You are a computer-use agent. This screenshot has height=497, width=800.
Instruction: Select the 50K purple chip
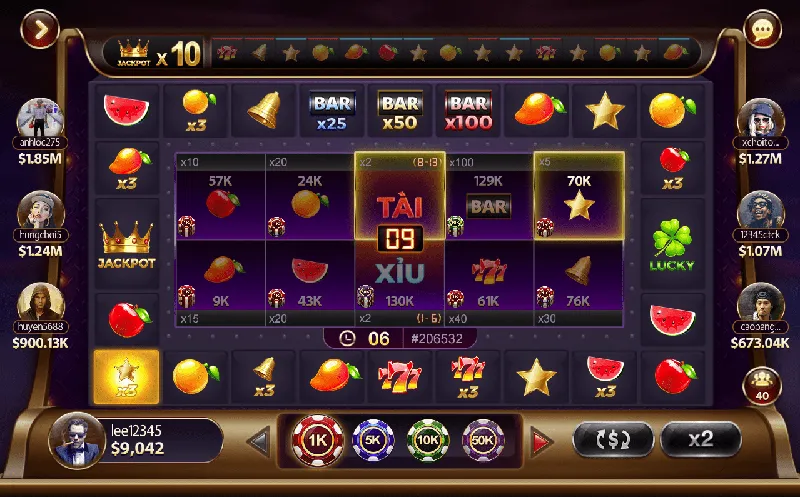coord(484,439)
